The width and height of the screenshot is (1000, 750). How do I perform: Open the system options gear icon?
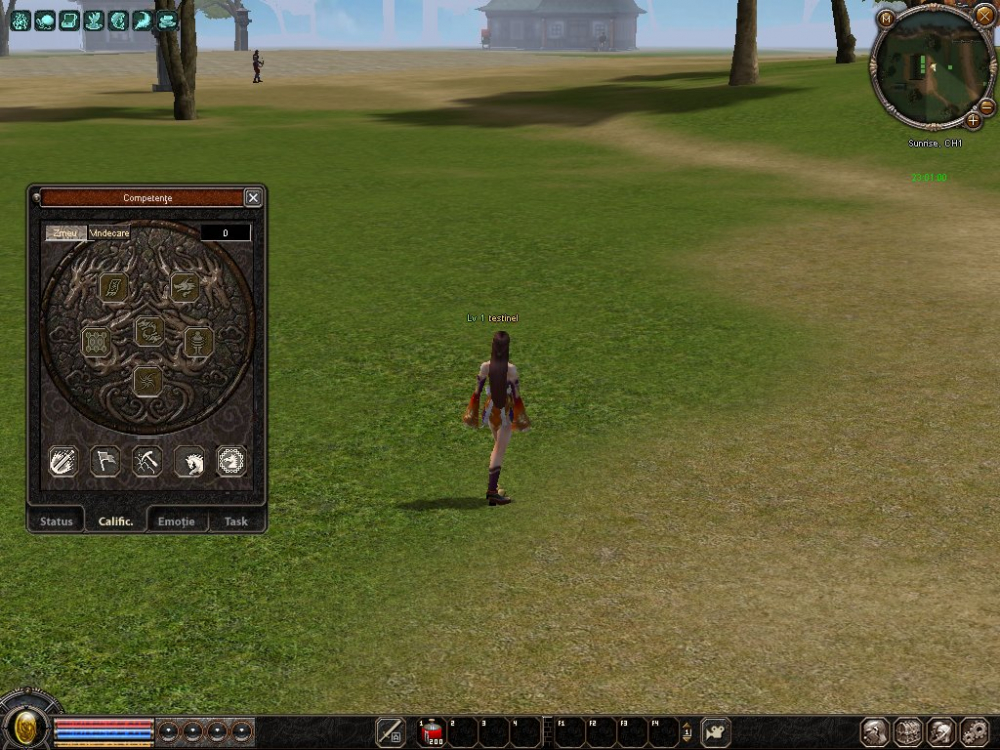pos(974,733)
